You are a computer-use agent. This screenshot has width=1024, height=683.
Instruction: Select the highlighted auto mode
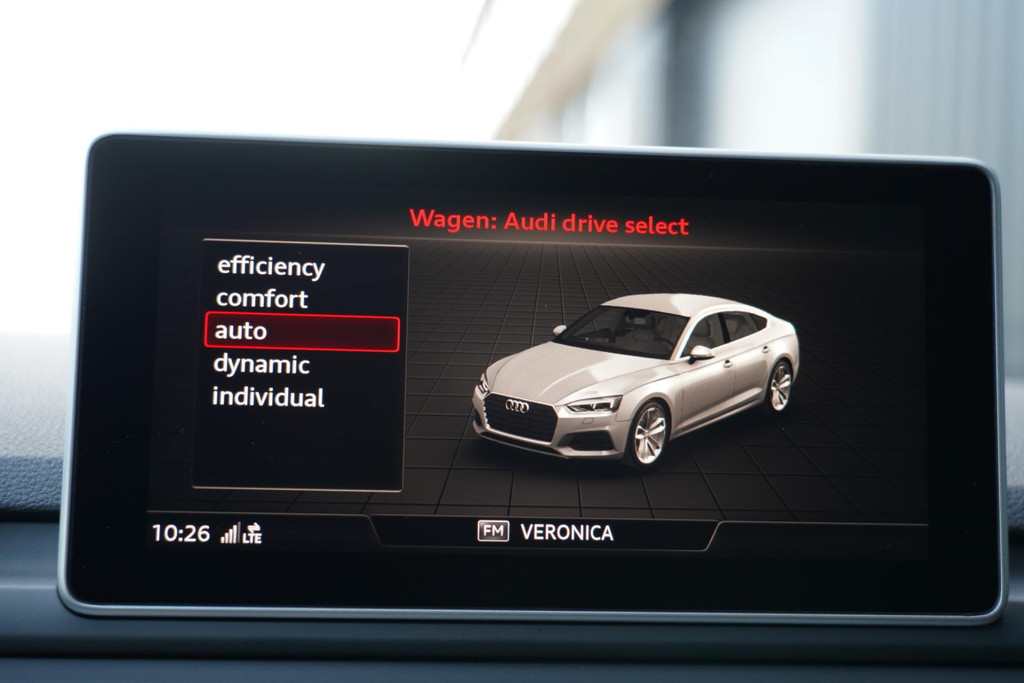tap(301, 332)
